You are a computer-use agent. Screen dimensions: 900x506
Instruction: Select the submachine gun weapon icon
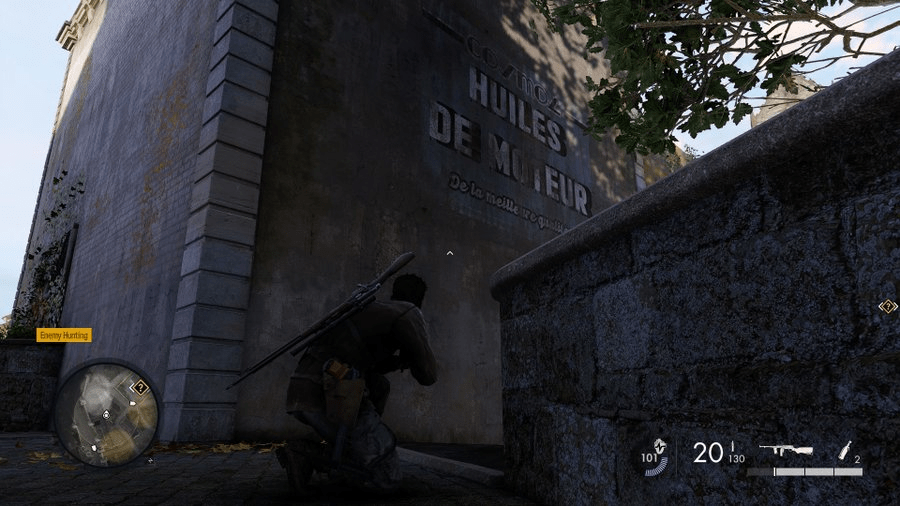785,451
